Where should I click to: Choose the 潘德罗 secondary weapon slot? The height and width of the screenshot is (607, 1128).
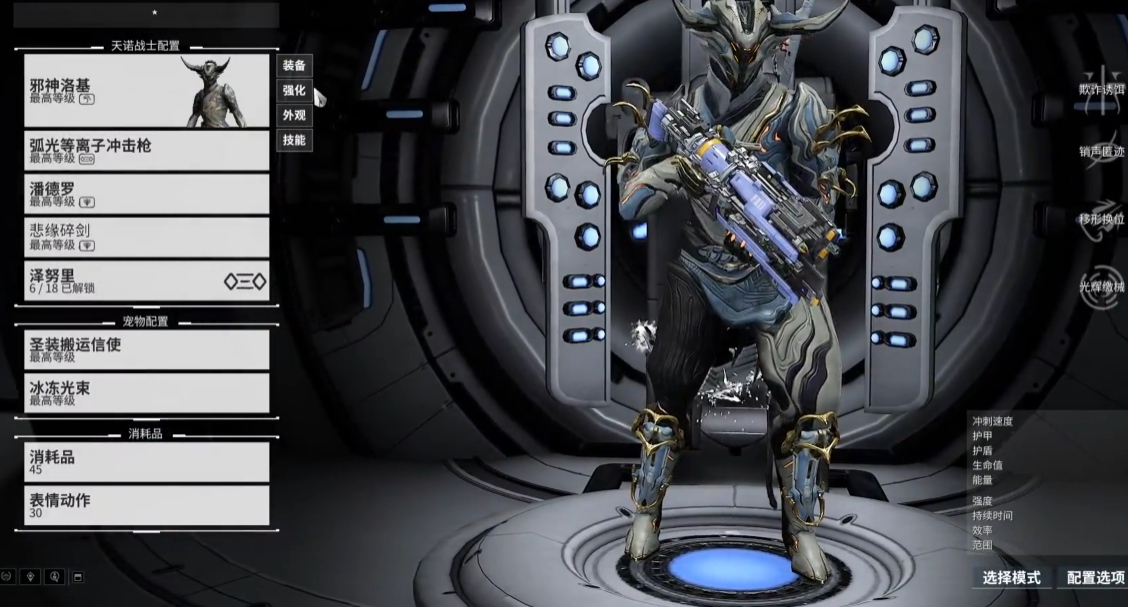[146, 194]
